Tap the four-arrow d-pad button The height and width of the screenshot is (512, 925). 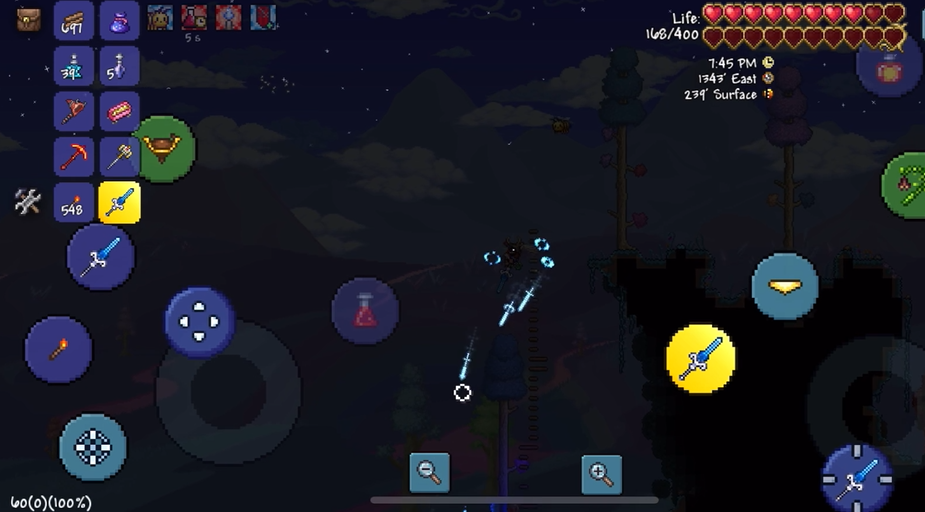point(200,322)
